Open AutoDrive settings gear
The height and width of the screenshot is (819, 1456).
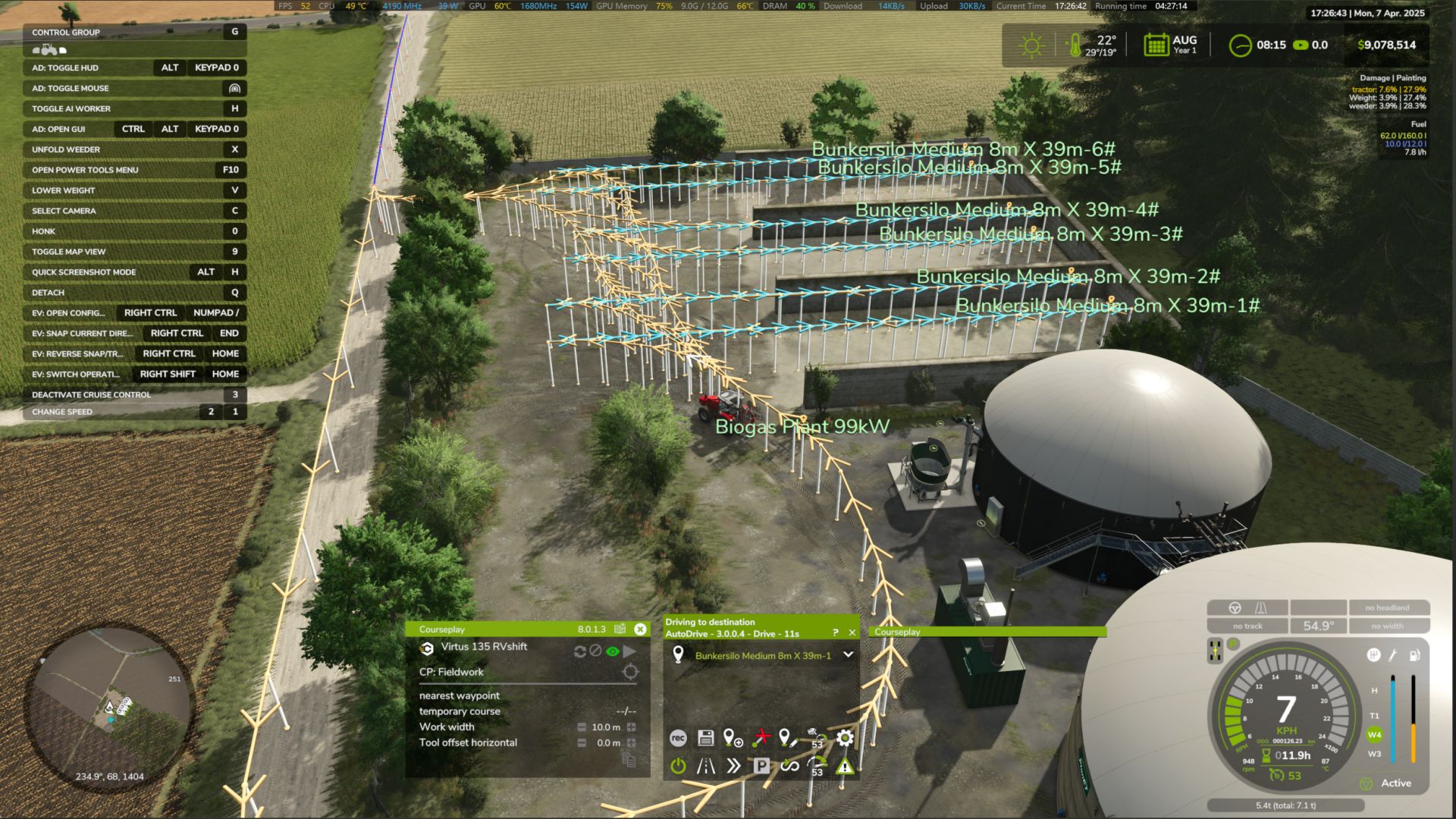(x=845, y=738)
